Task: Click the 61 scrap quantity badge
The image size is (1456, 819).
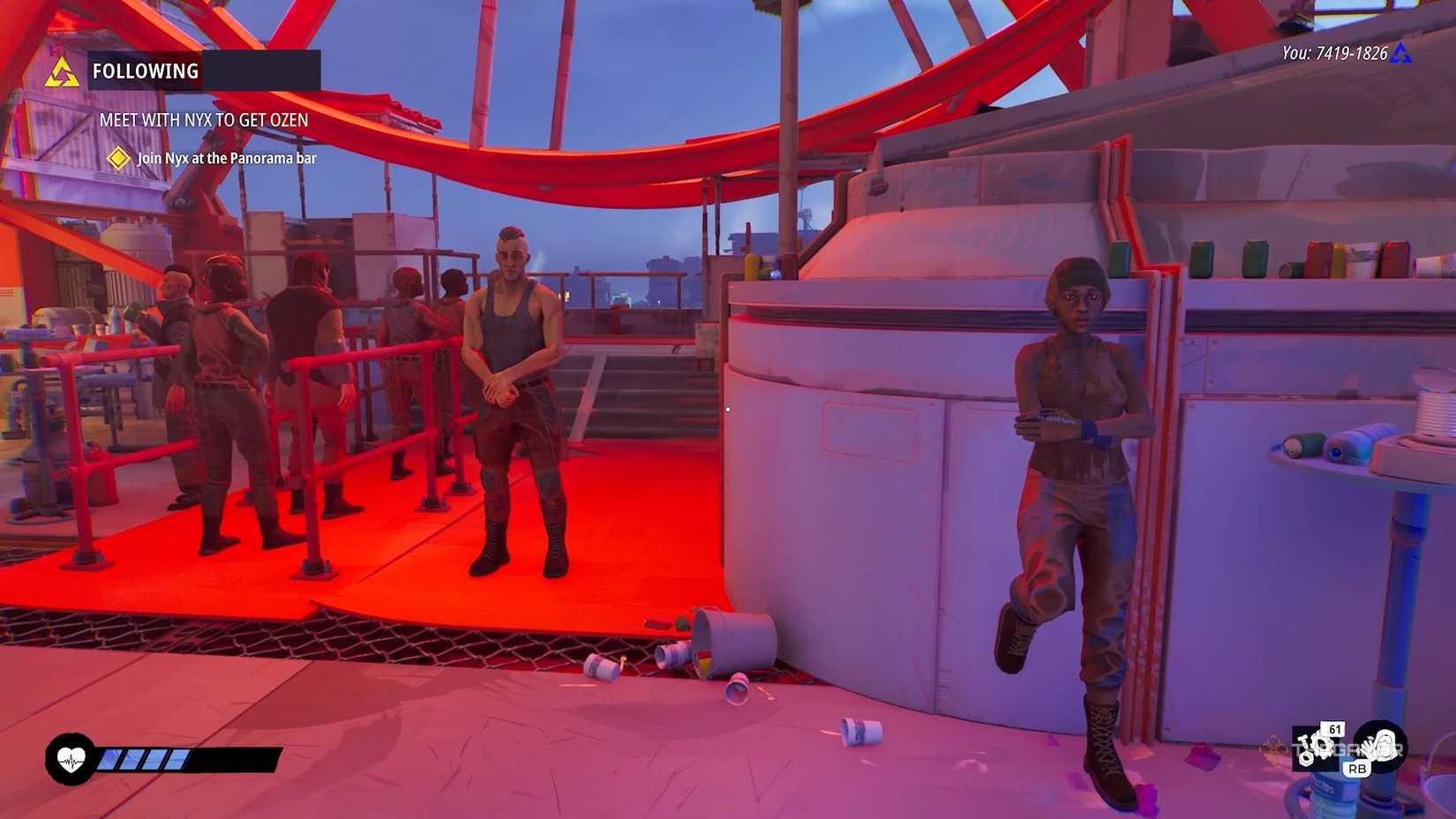Action: 1332,731
